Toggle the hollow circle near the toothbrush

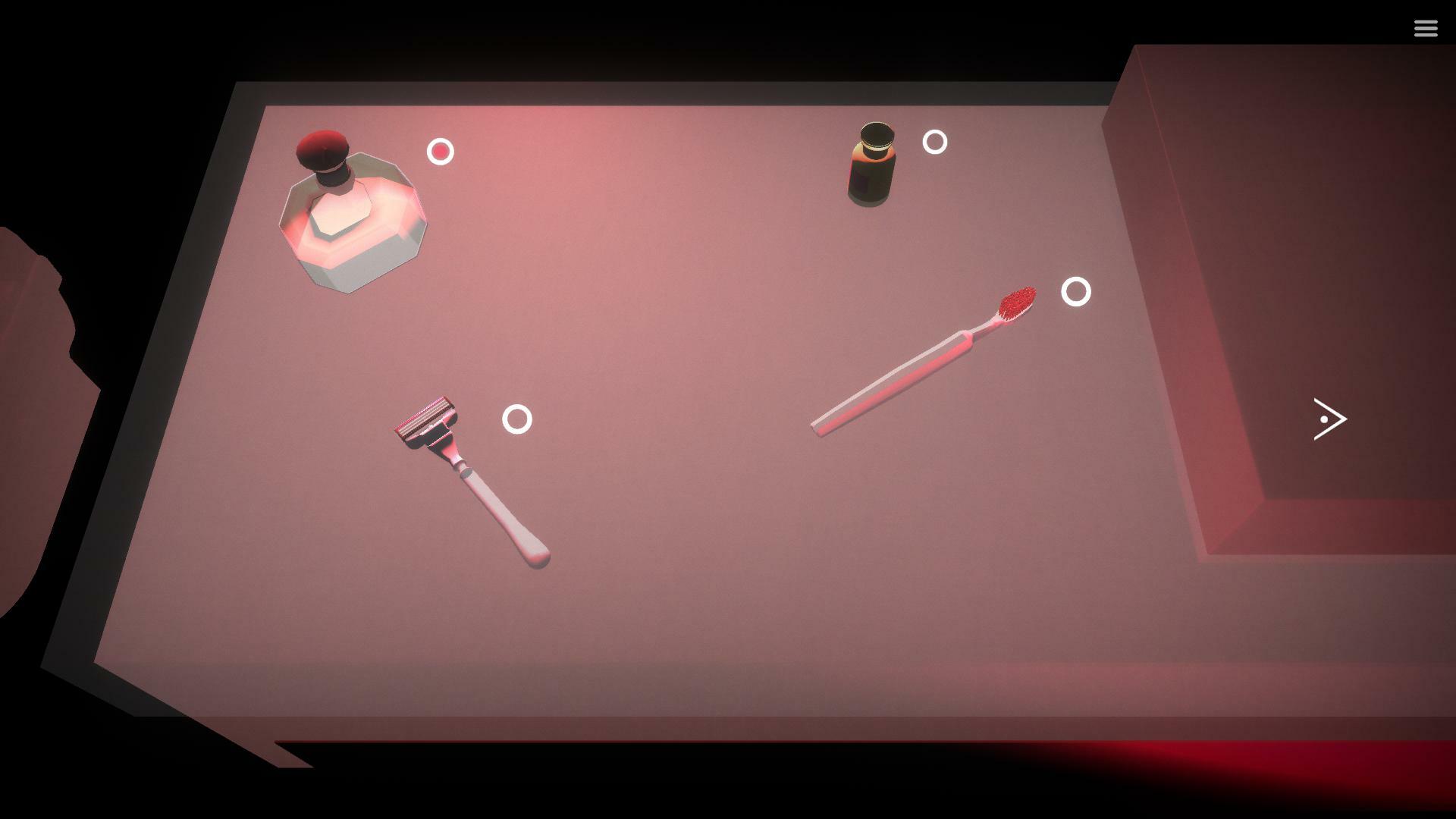[1076, 291]
